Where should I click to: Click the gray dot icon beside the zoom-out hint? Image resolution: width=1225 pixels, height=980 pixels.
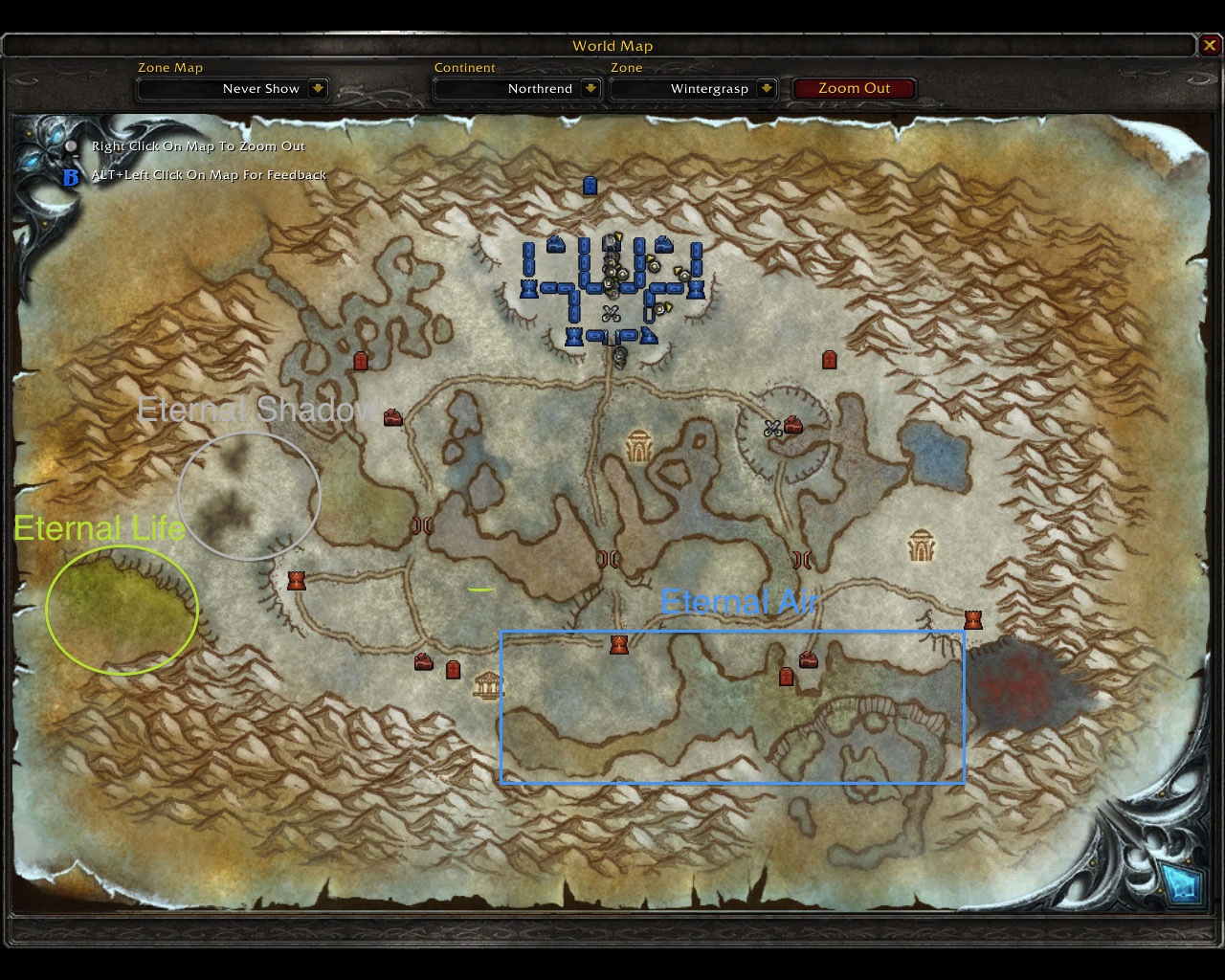click(x=72, y=145)
